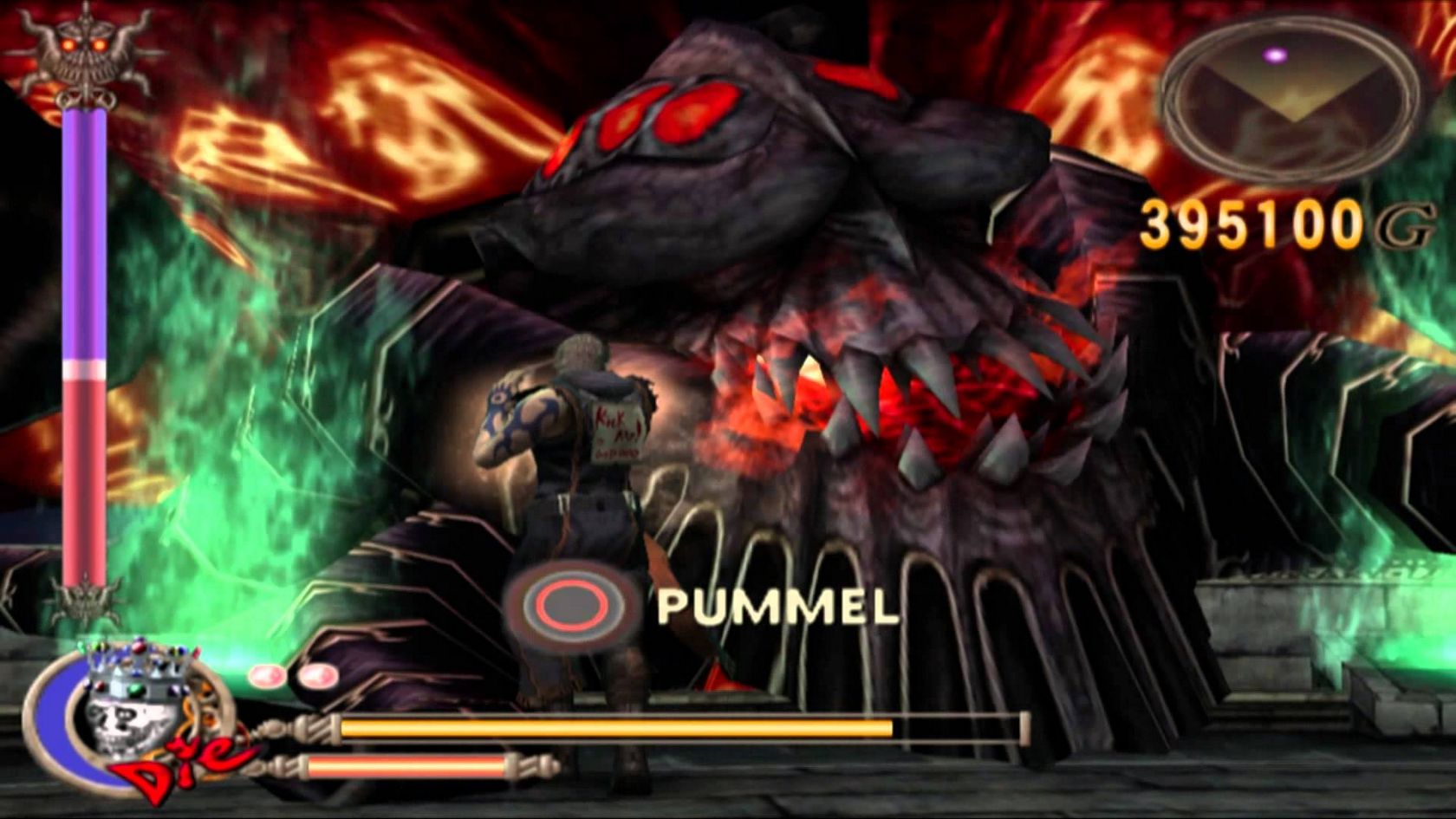The width and height of the screenshot is (1456, 819).
Task: Select the small demon emblem below the gauge
Action: pyautogui.click(x=84, y=600)
